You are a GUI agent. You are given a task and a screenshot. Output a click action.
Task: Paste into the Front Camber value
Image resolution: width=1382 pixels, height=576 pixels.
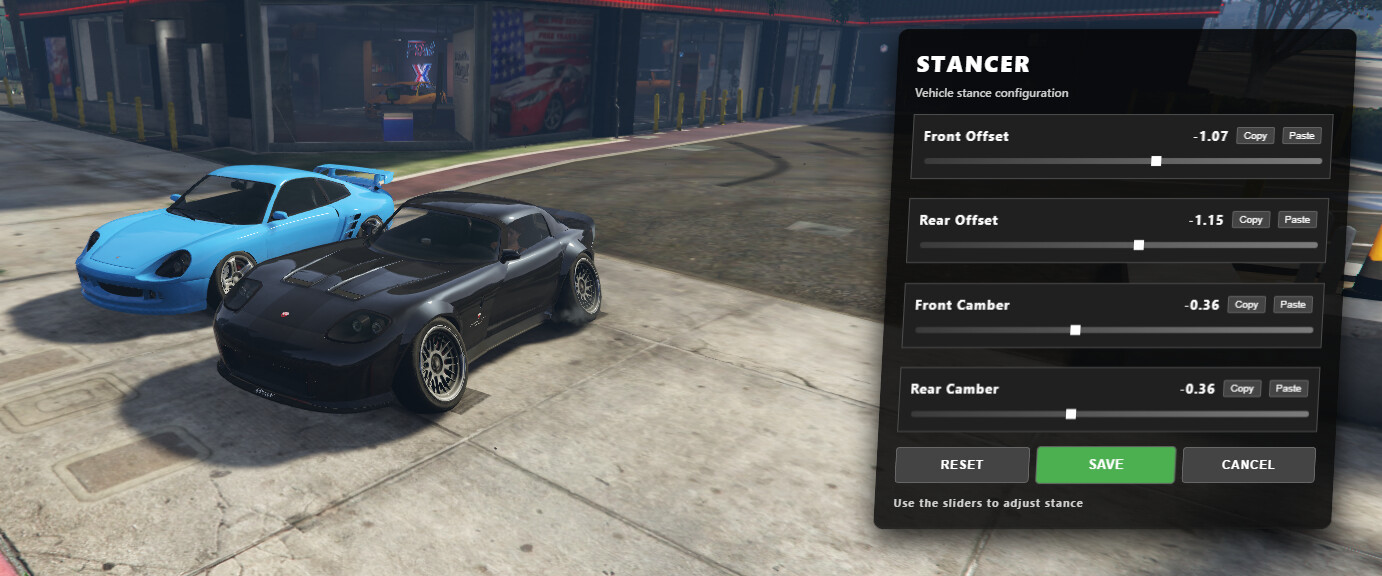pyautogui.click(x=1293, y=305)
